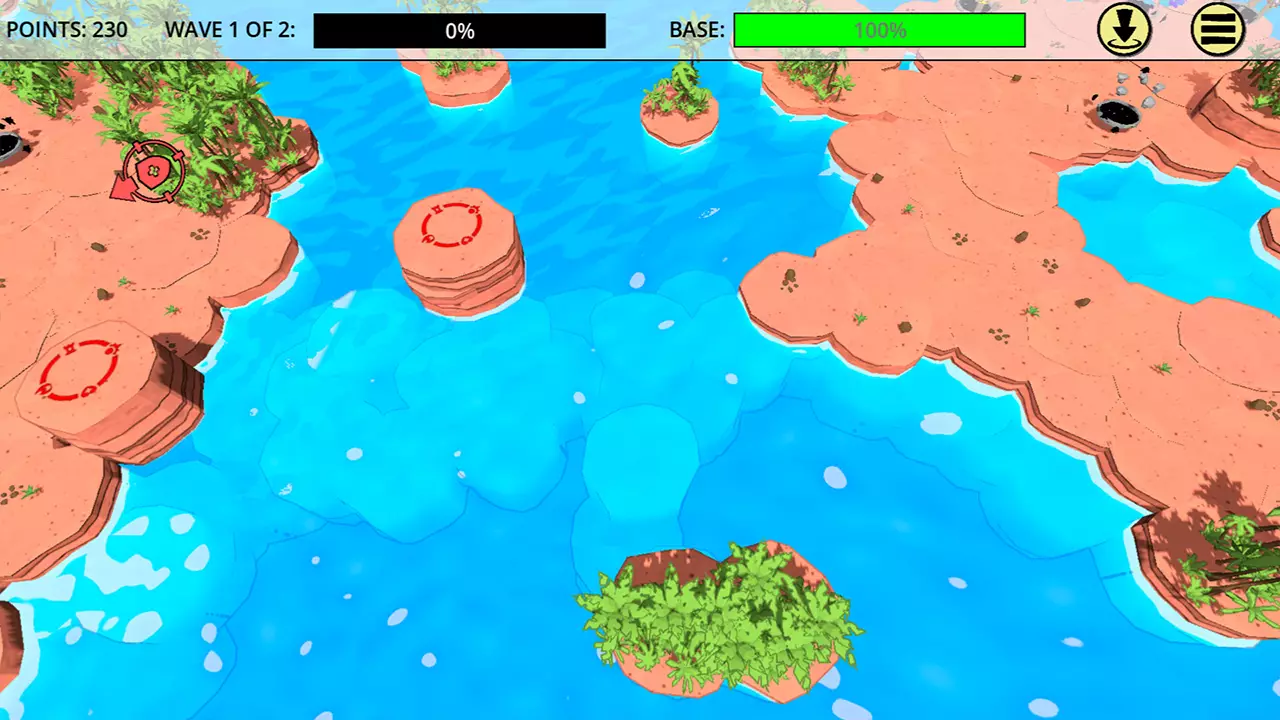Image resolution: width=1280 pixels, height=720 pixels.
Task: Click the POINTS: 230 counter
Action: 66,29
